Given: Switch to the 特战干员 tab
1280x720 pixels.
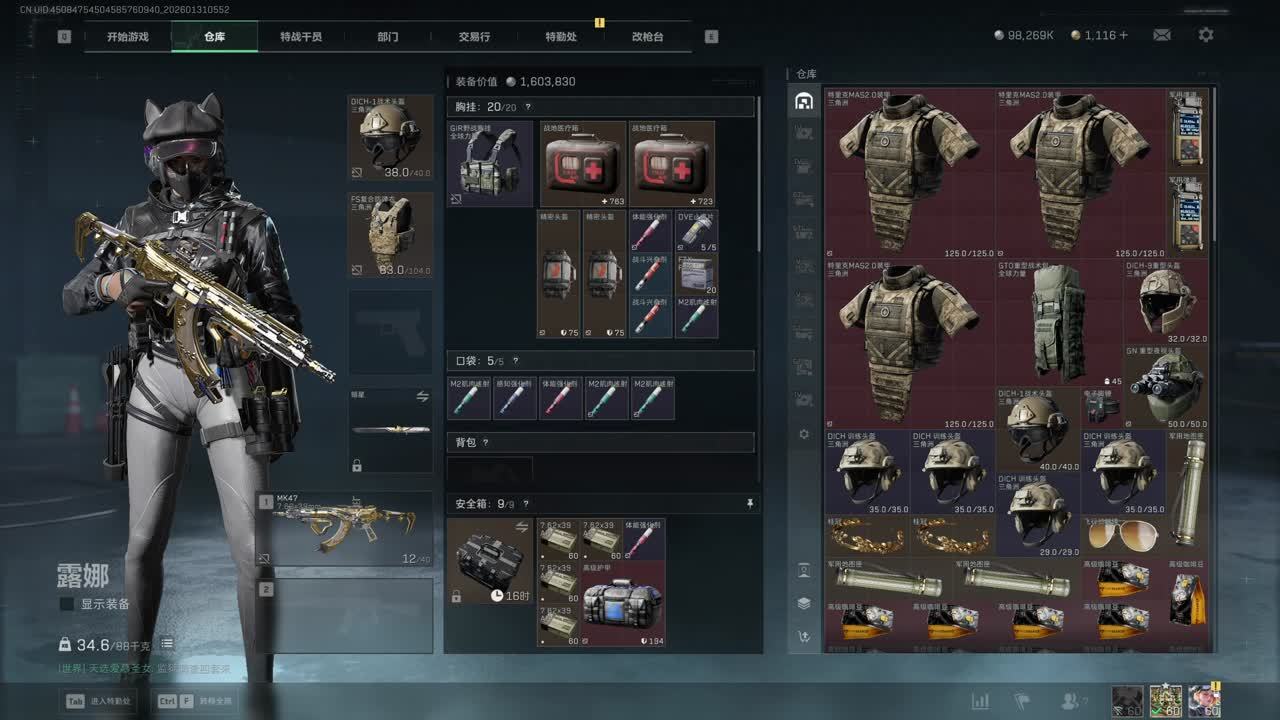Looking at the screenshot, I should tap(300, 37).
